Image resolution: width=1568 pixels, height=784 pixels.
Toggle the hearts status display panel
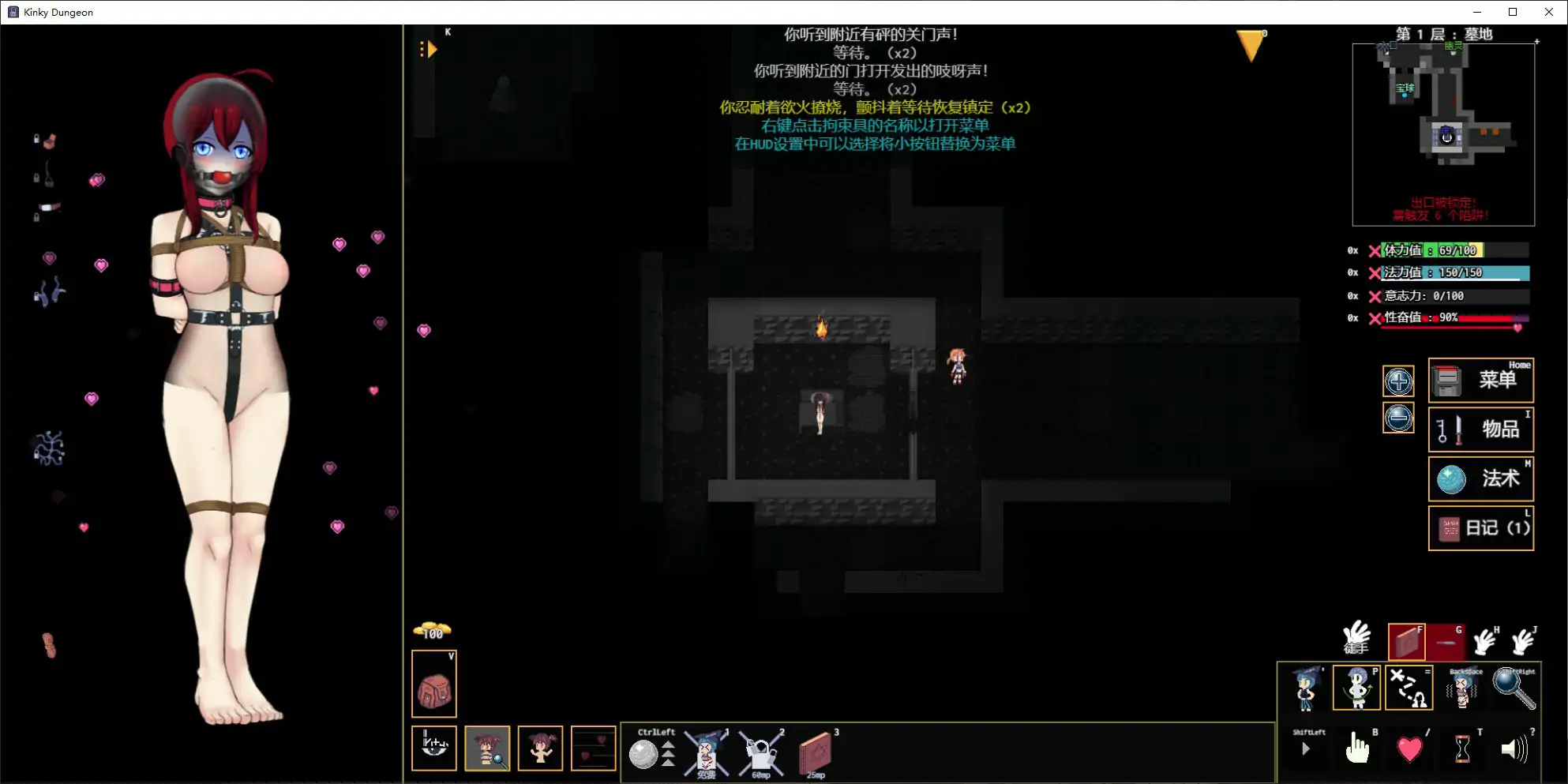coord(593,748)
